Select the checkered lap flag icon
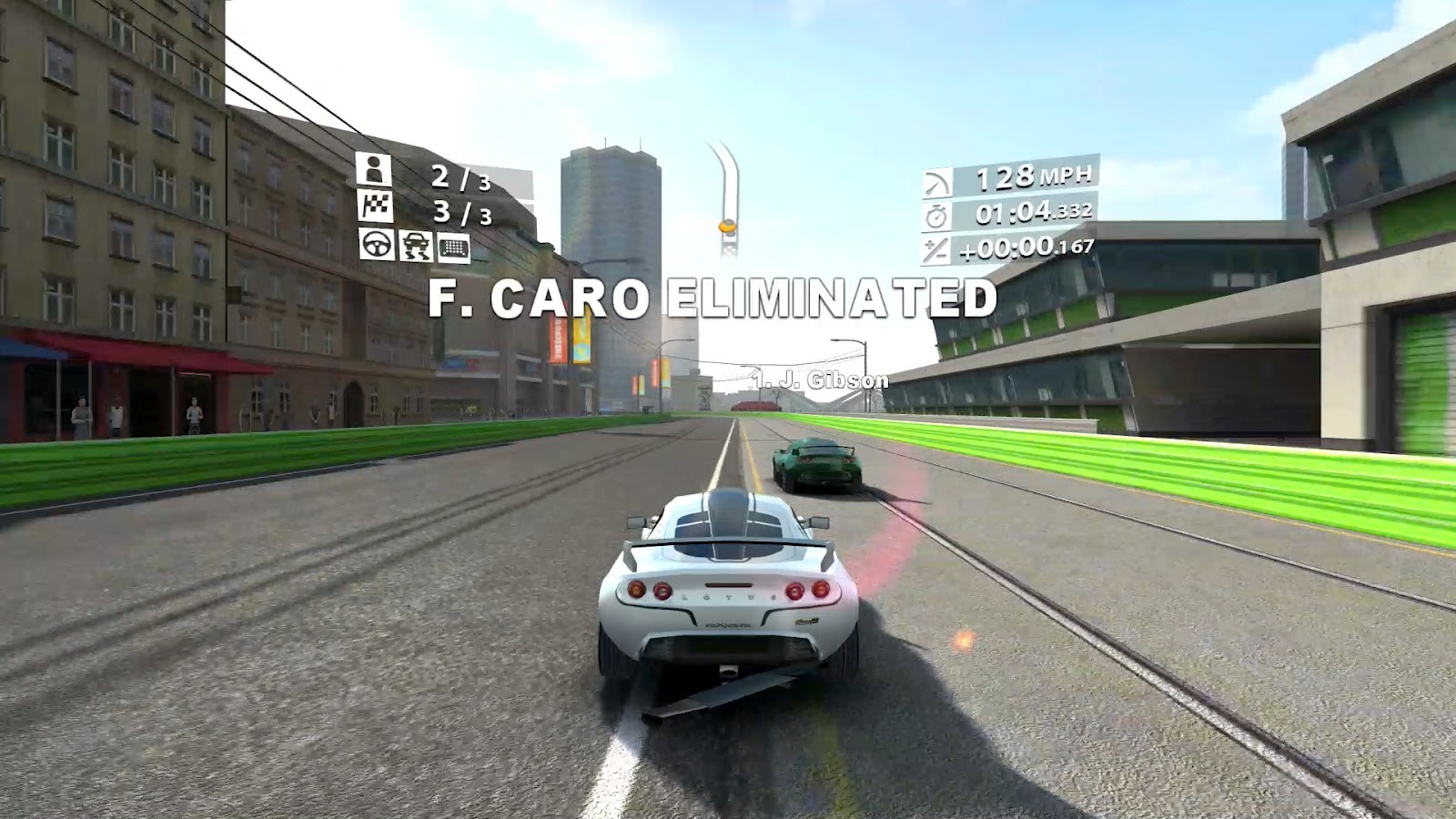This screenshot has height=819, width=1456. tap(375, 206)
